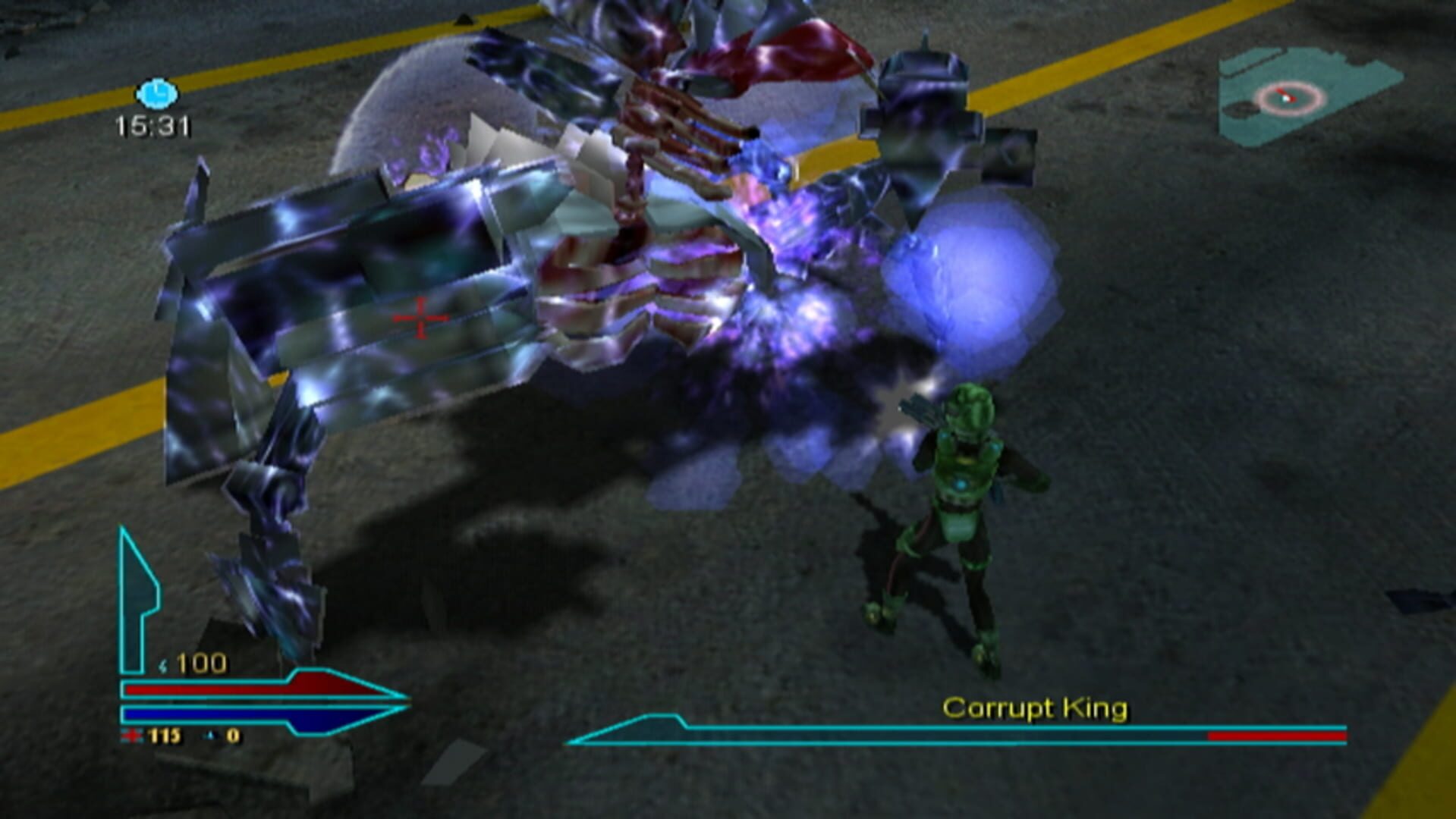Click the cyan shield-shaped HUD emblem bottom-left

[137, 576]
